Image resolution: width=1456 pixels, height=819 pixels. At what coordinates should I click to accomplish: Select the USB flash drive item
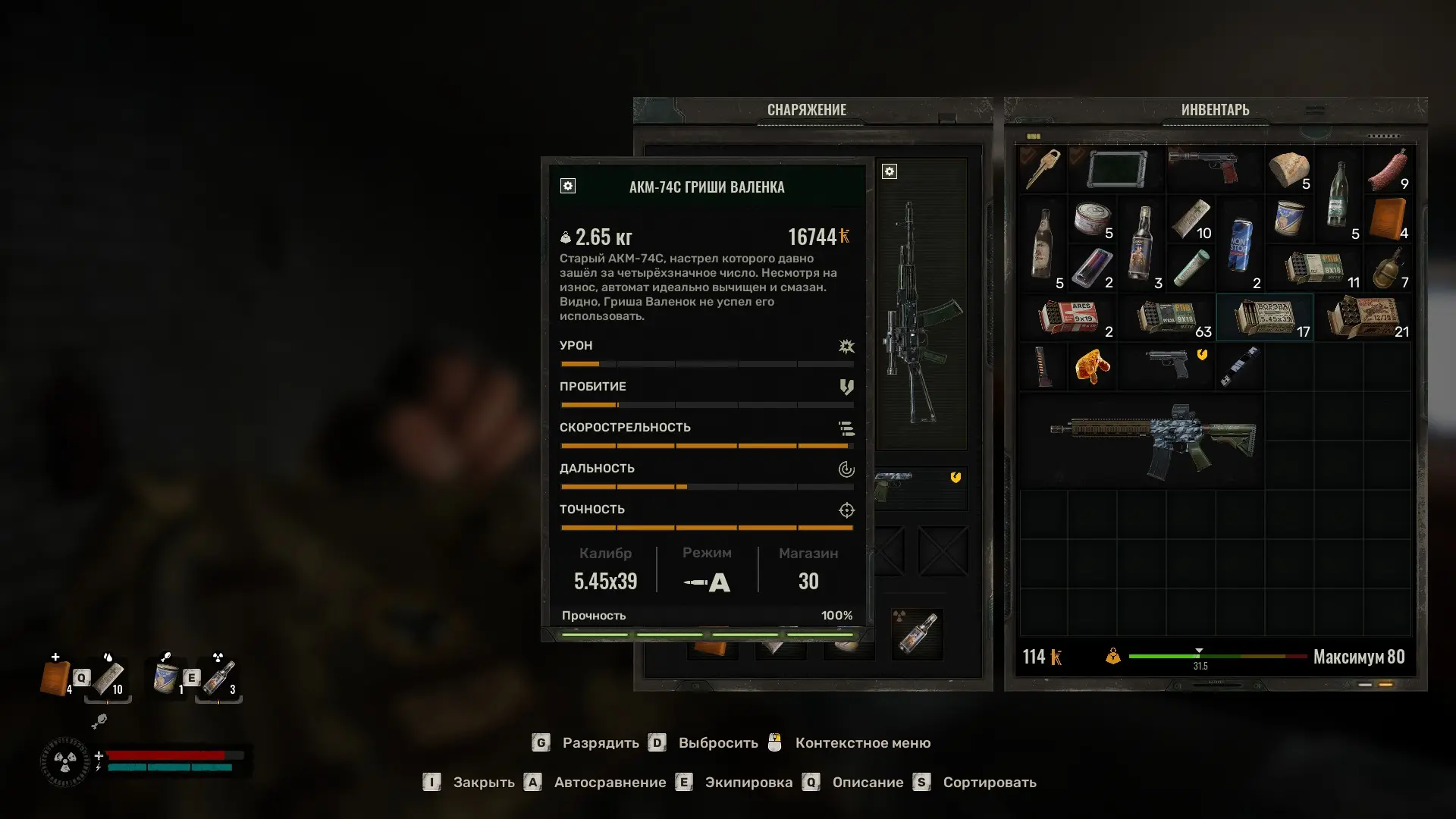click(1240, 366)
